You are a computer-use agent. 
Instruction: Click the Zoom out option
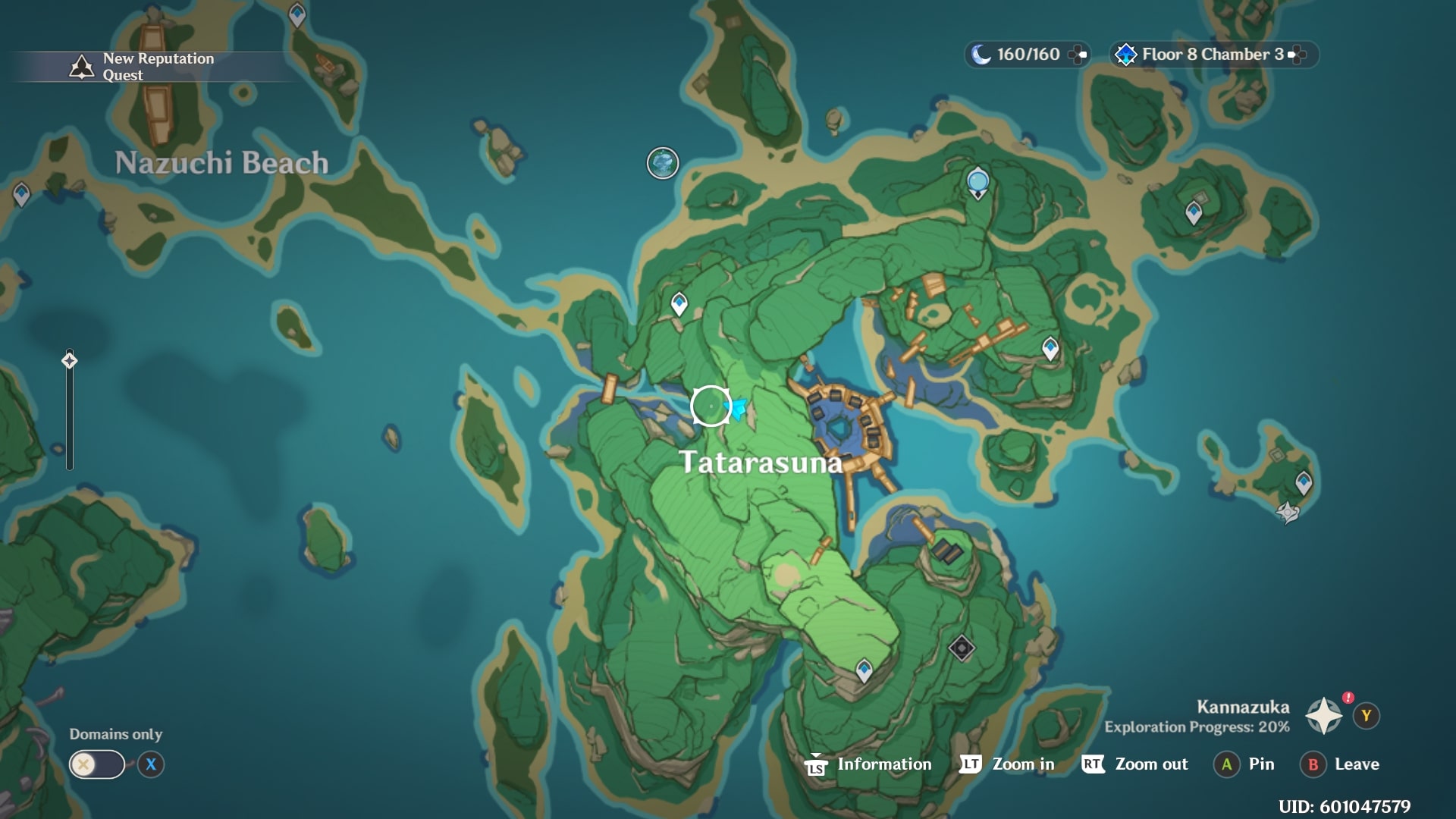click(x=1135, y=764)
